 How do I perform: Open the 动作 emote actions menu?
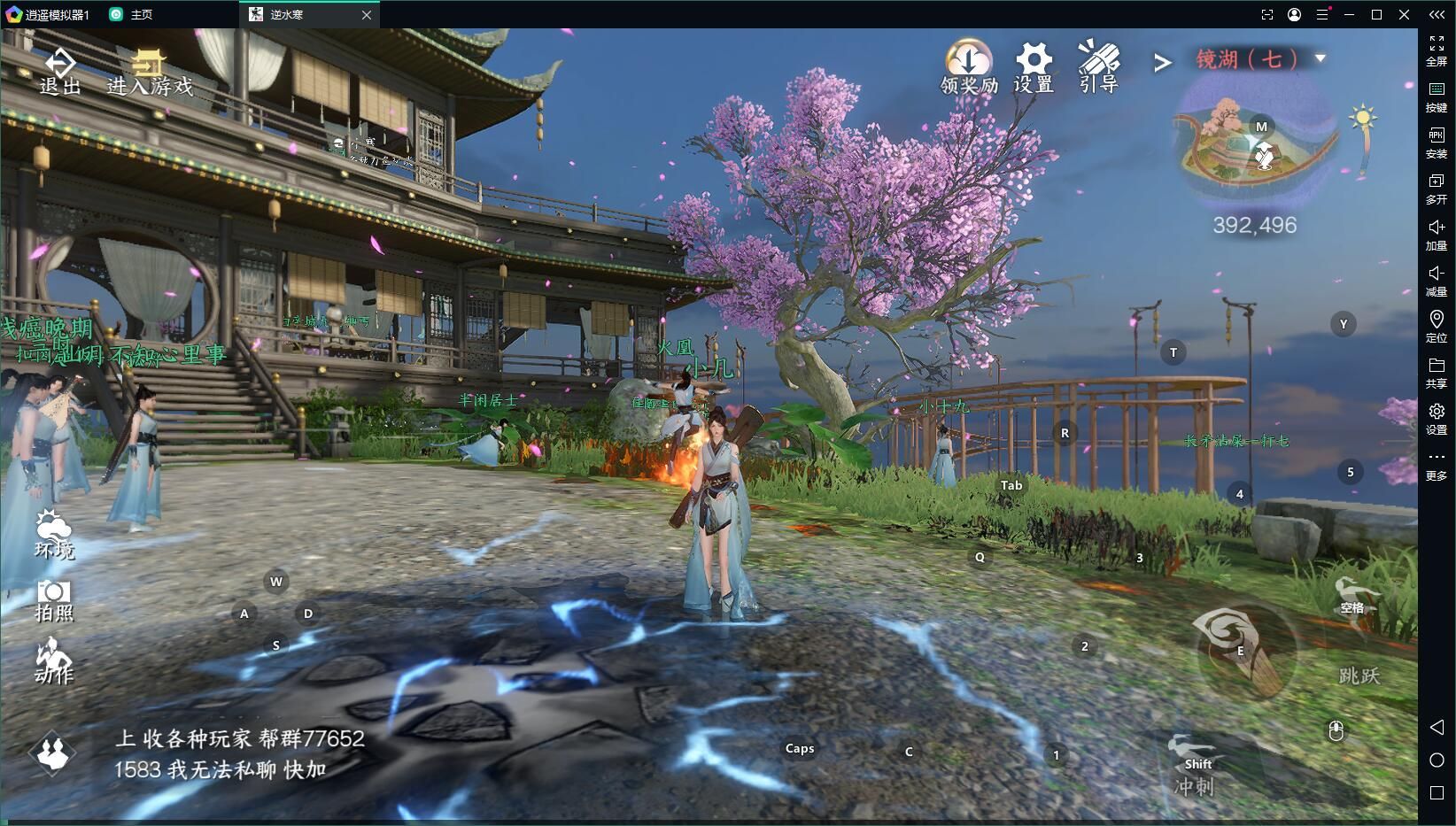[x=54, y=662]
